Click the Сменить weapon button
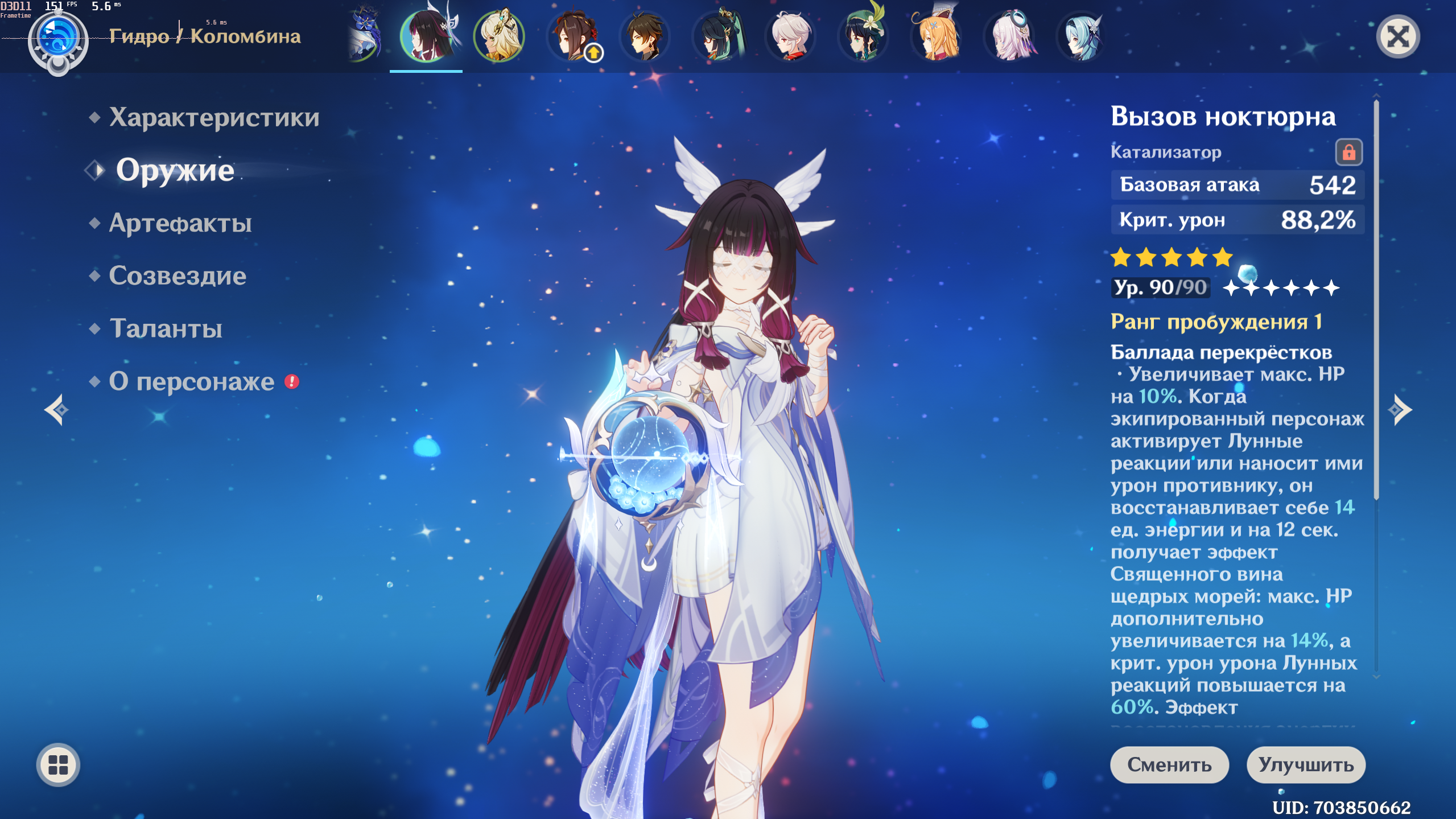This screenshot has height=819, width=1456. (1169, 764)
